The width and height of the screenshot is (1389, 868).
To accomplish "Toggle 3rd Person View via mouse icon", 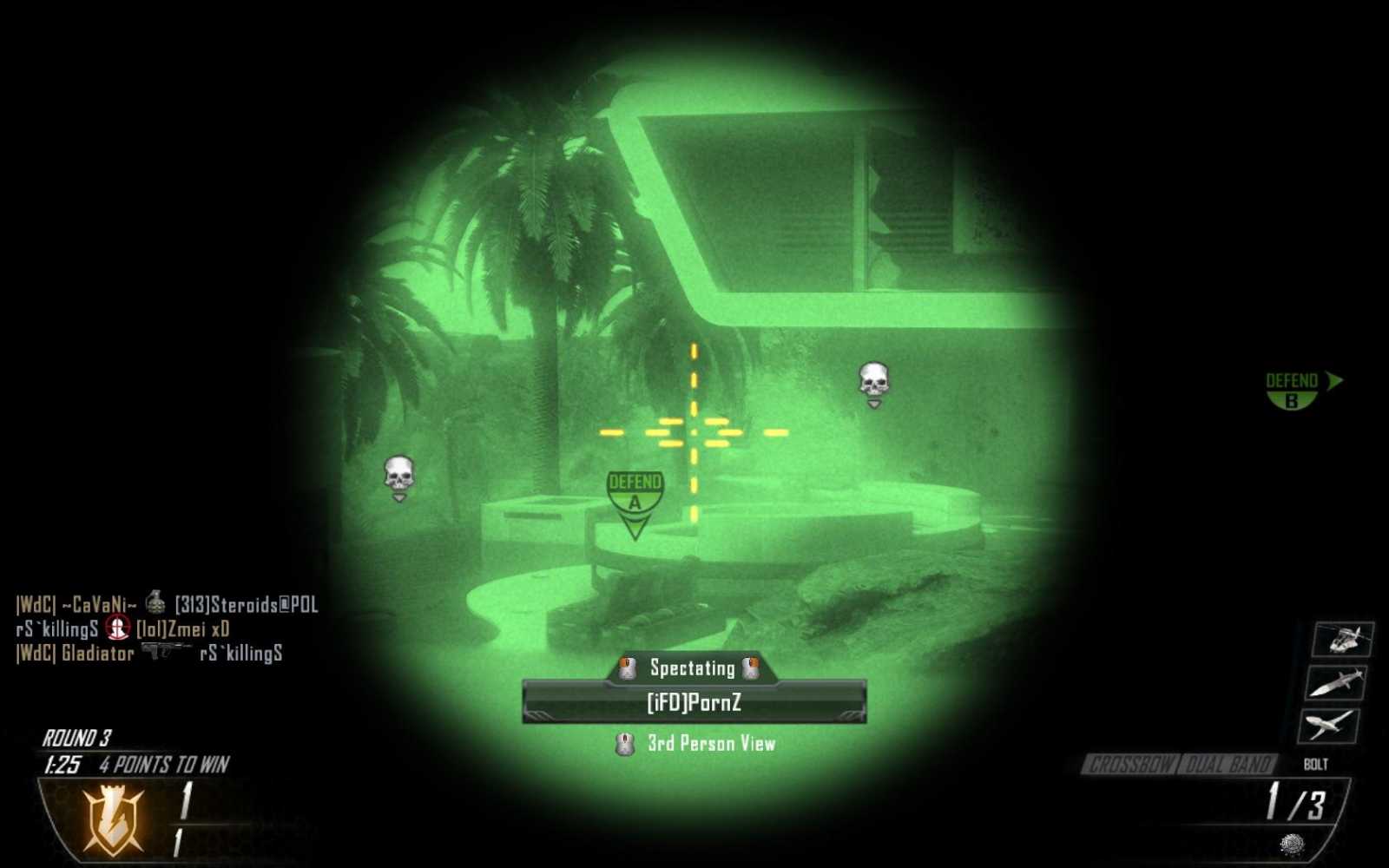I will 623,744.
